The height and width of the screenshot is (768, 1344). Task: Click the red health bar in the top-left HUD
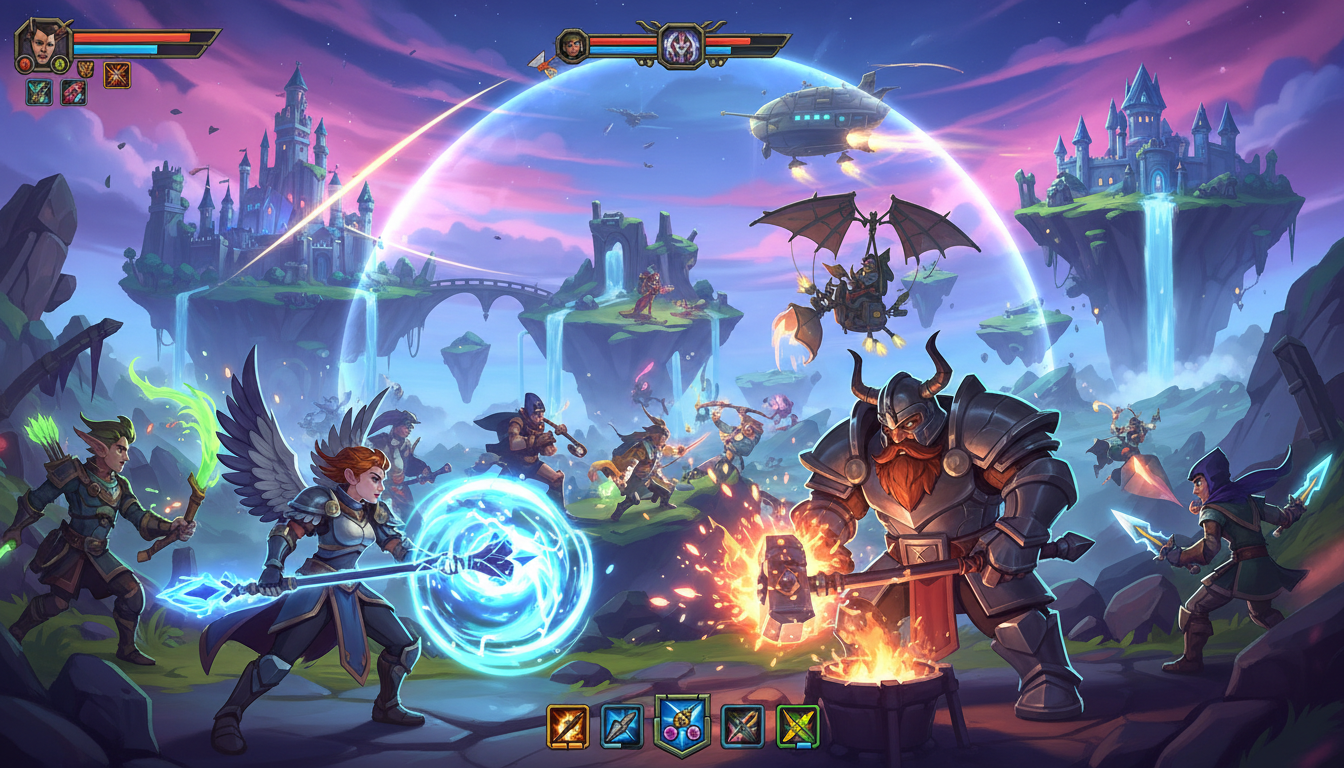tap(130, 38)
